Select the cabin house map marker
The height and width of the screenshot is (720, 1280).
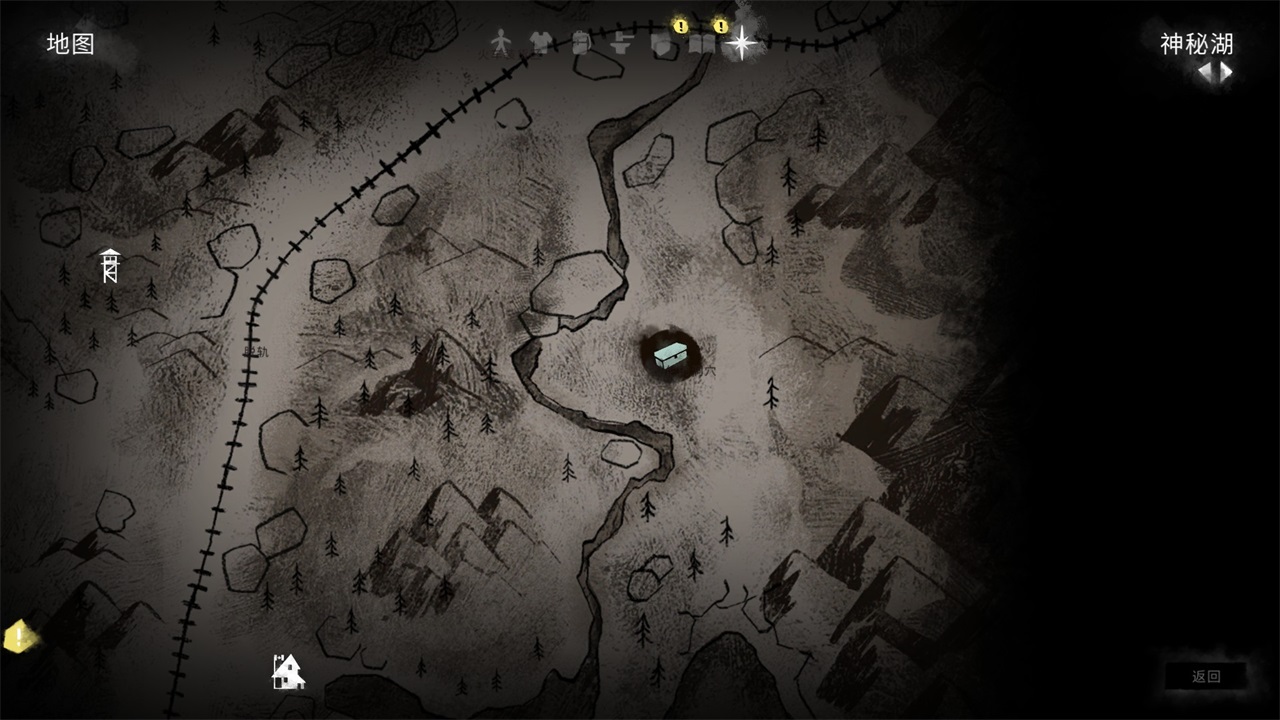(x=288, y=671)
